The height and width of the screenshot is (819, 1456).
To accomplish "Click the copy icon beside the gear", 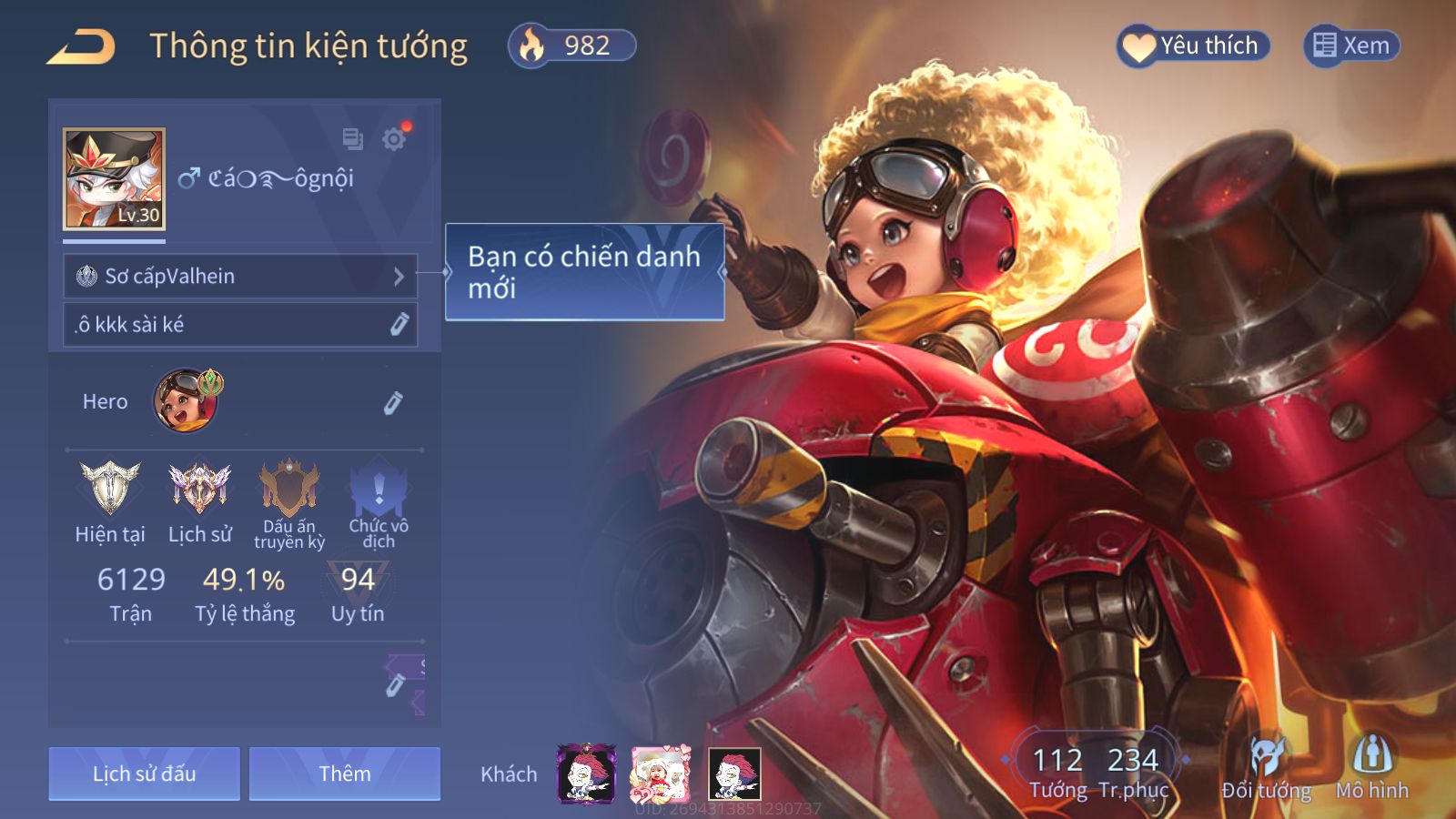I will click(x=352, y=139).
